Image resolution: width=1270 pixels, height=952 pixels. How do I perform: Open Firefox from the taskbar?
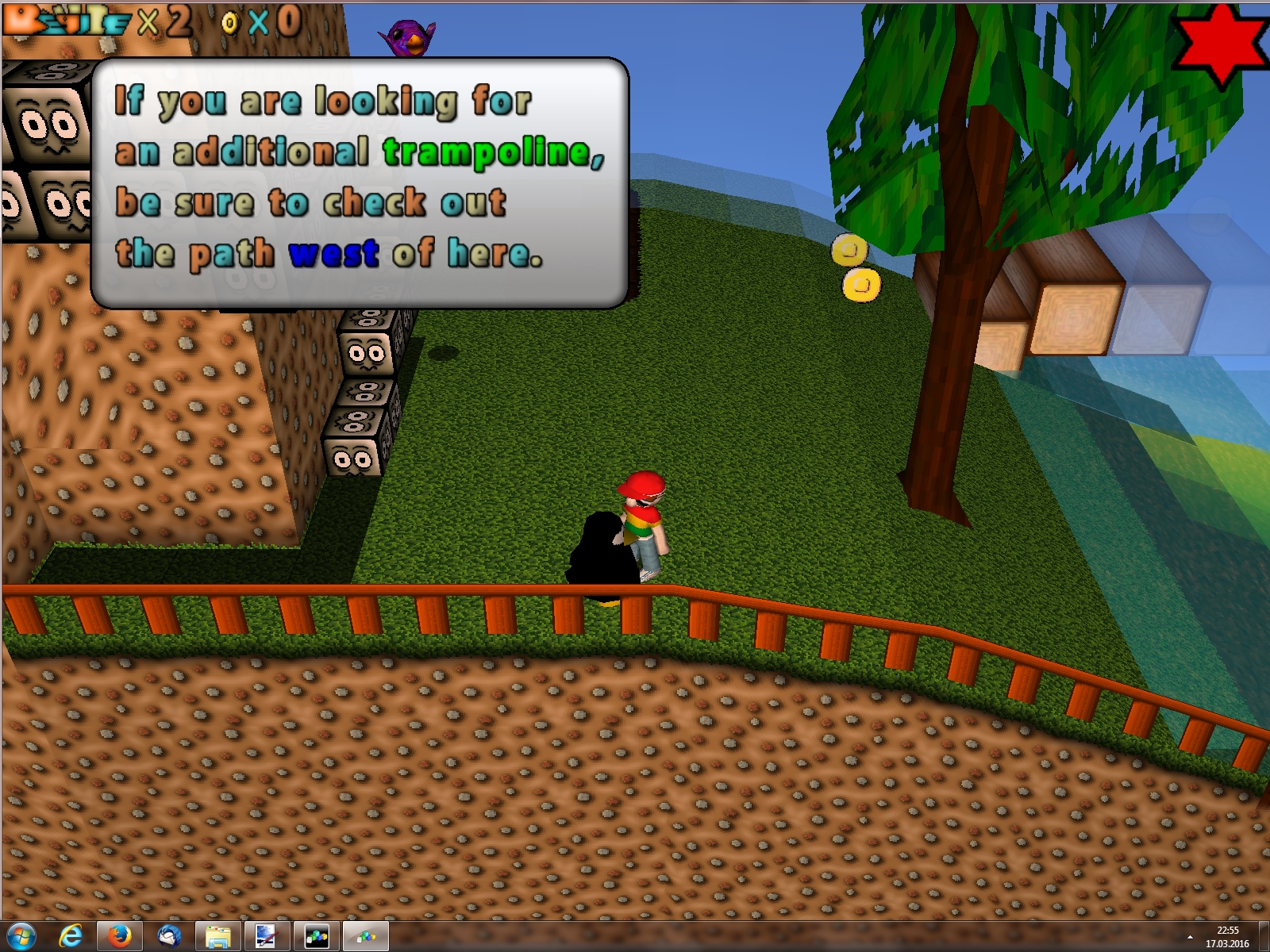[119, 936]
